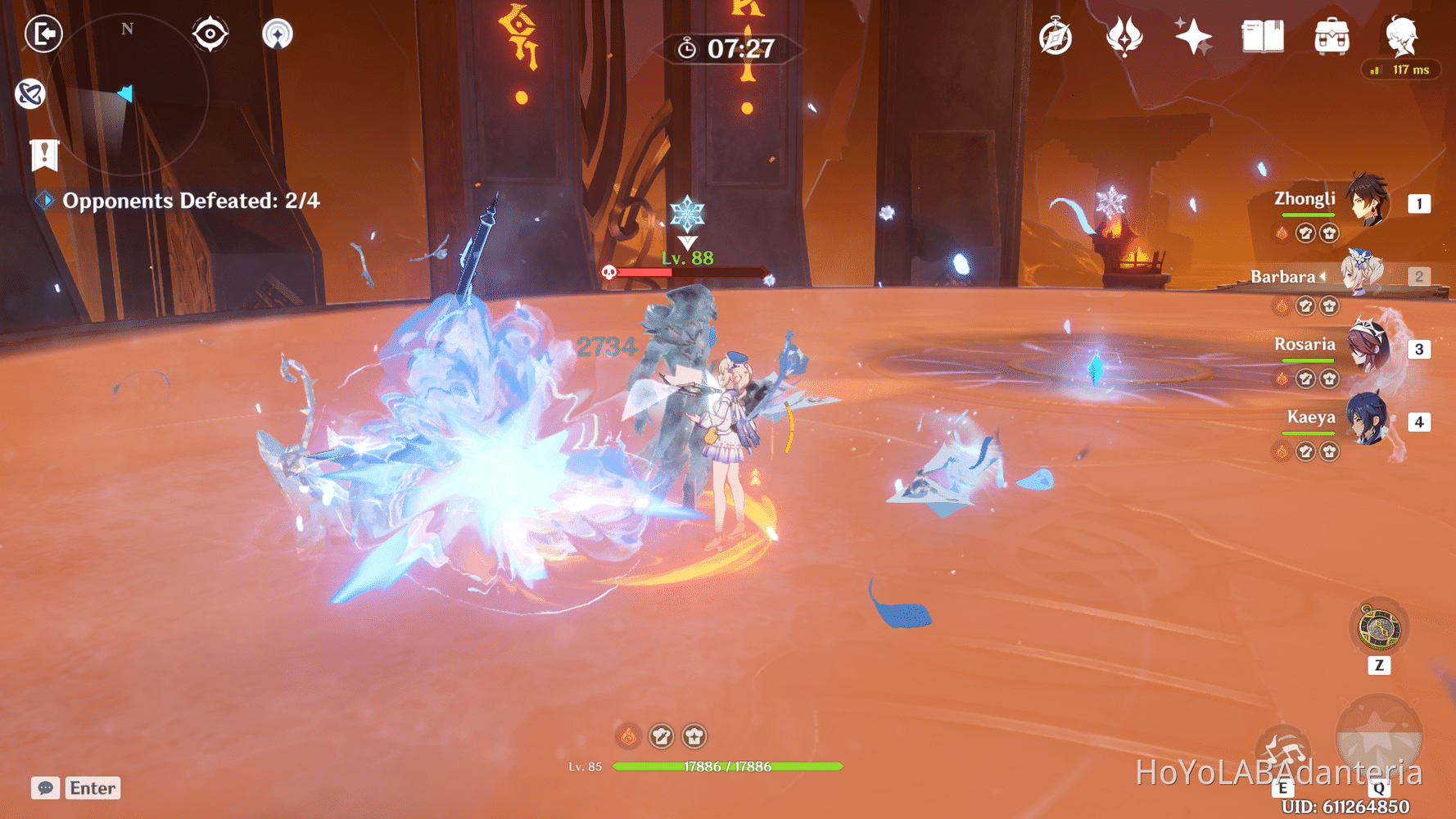
Task: Click the 117 ms ping indicator
Action: [1400, 70]
